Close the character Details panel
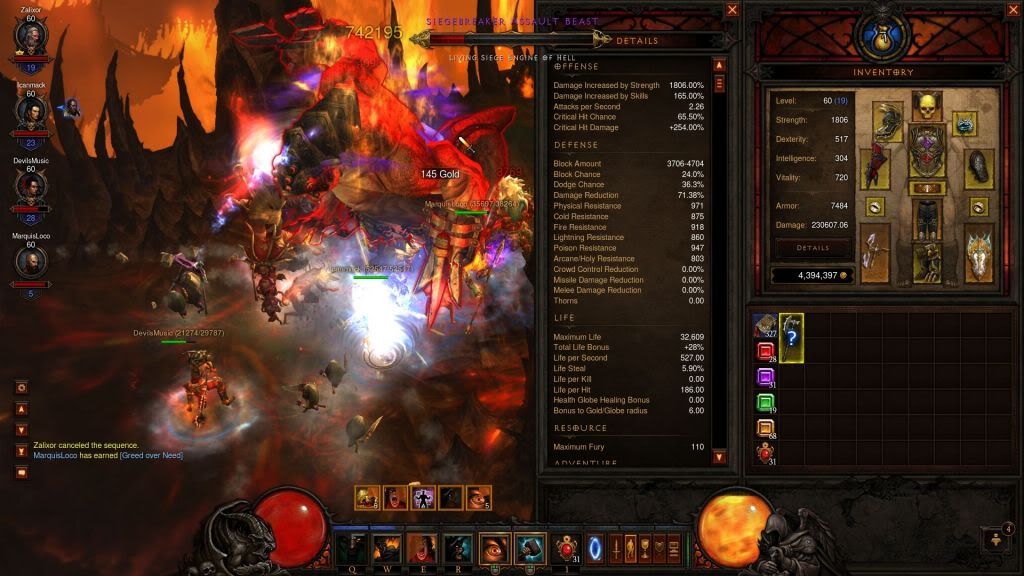 click(x=732, y=10)
